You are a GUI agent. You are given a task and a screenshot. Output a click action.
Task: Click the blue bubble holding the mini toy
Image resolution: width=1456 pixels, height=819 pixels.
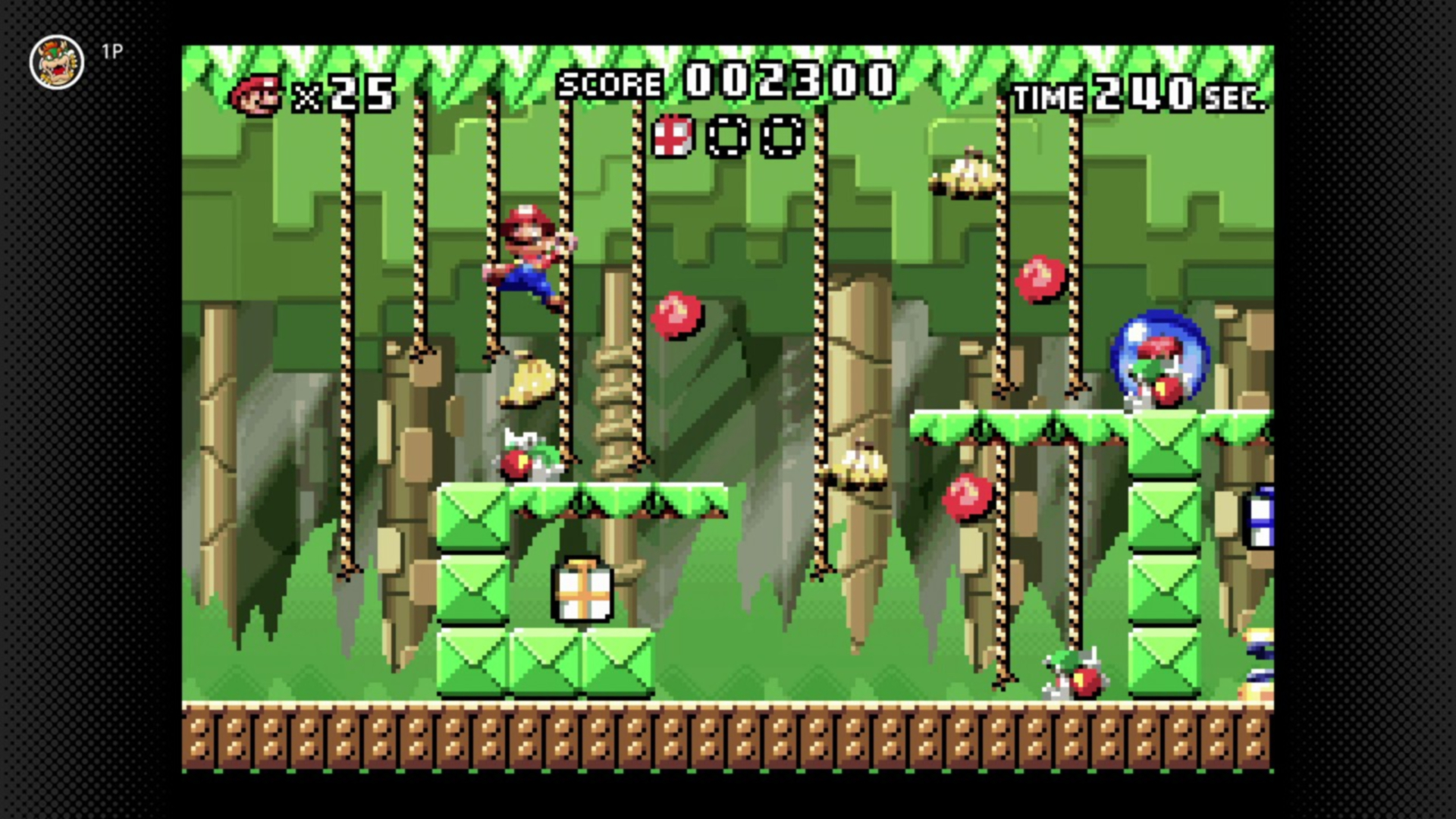click(1159, 358)
